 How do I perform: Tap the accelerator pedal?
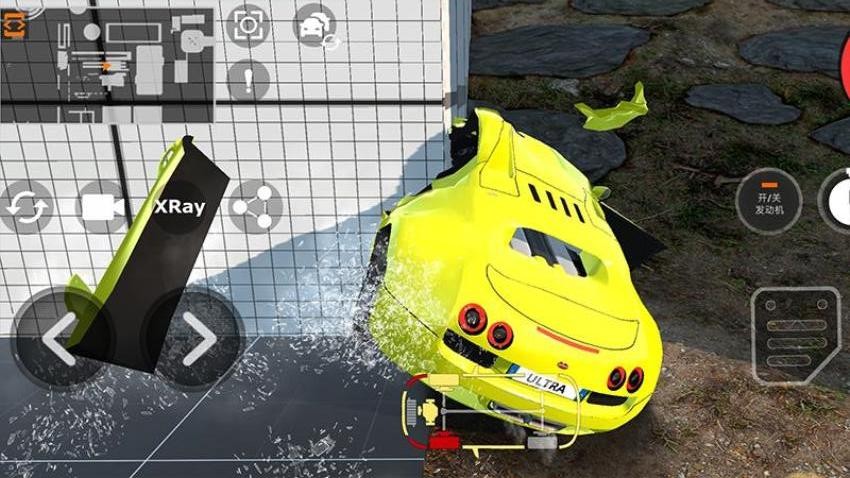[796, 335]
